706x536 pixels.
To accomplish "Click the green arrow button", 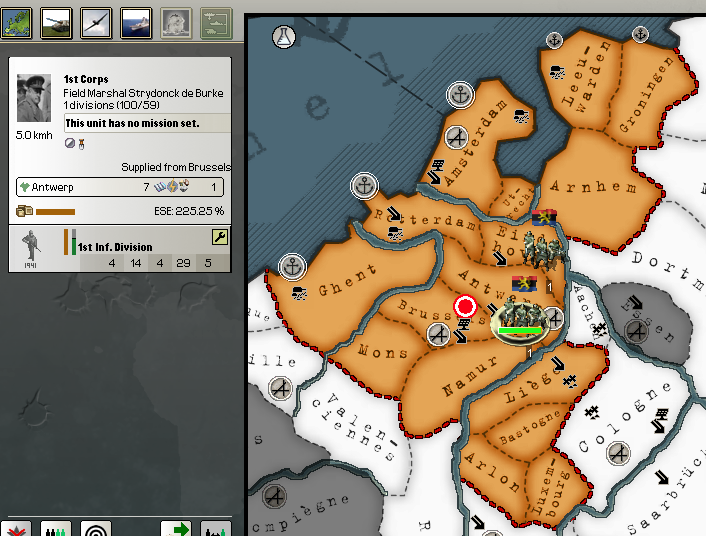I will coord(177,528).
